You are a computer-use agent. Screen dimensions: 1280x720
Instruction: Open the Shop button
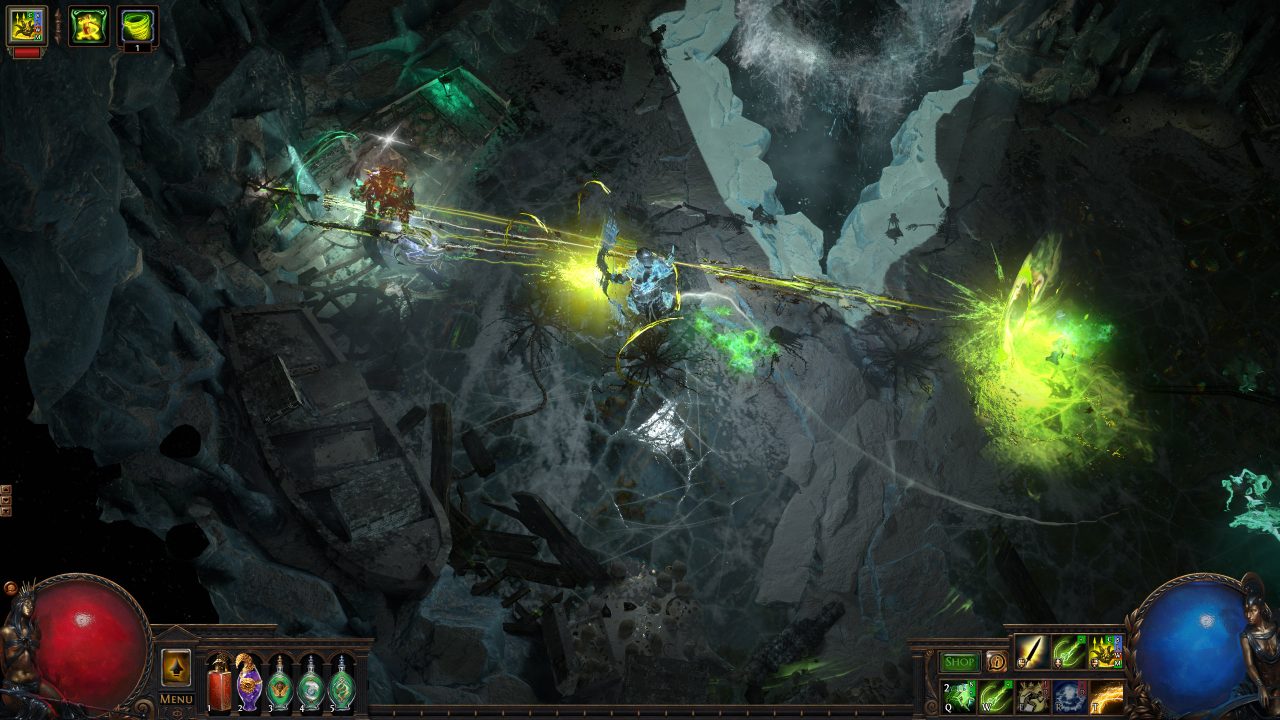(960, 662)
